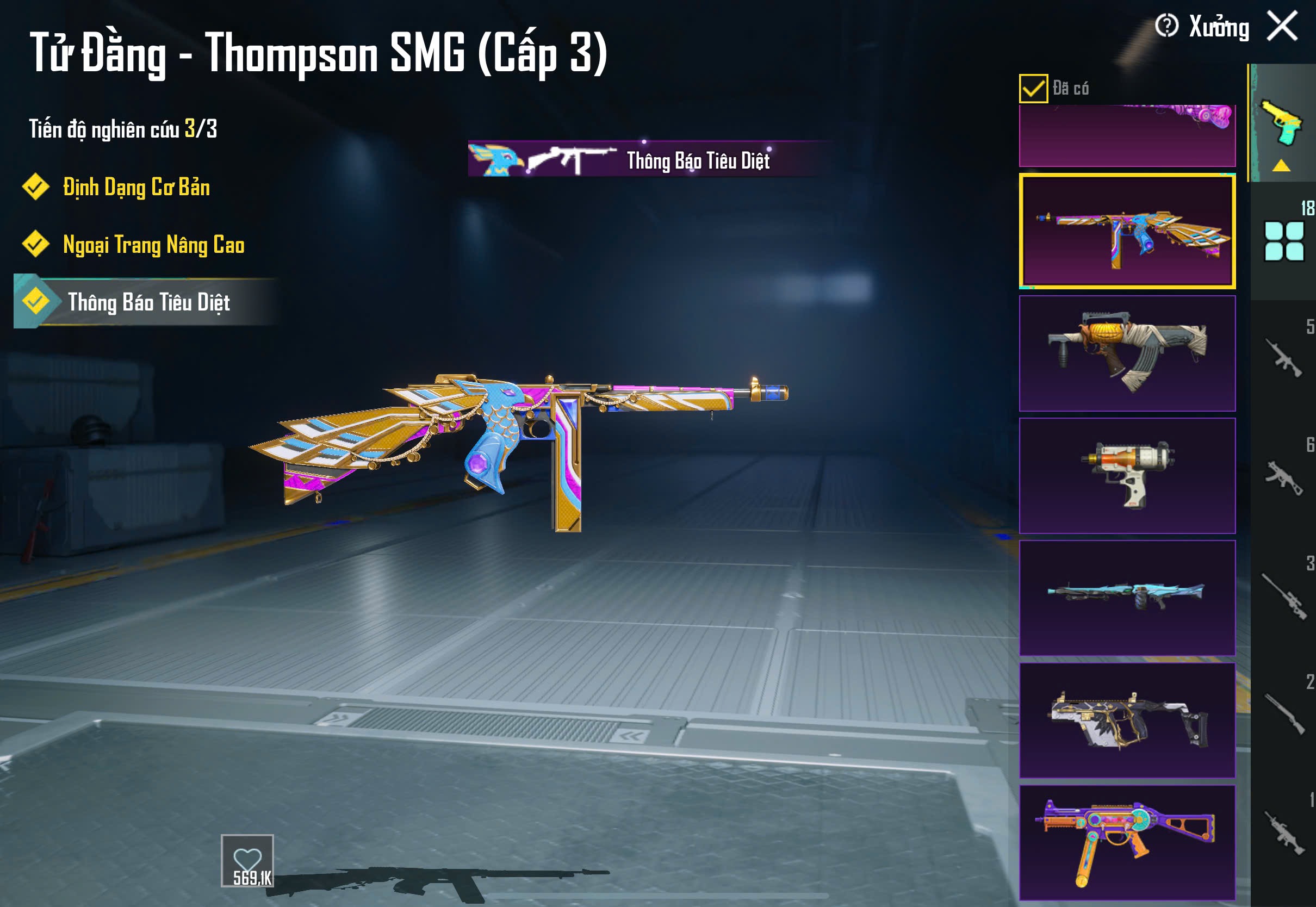Choose the orange and white compact gun thumbnail

click(x=1127, y=476)
